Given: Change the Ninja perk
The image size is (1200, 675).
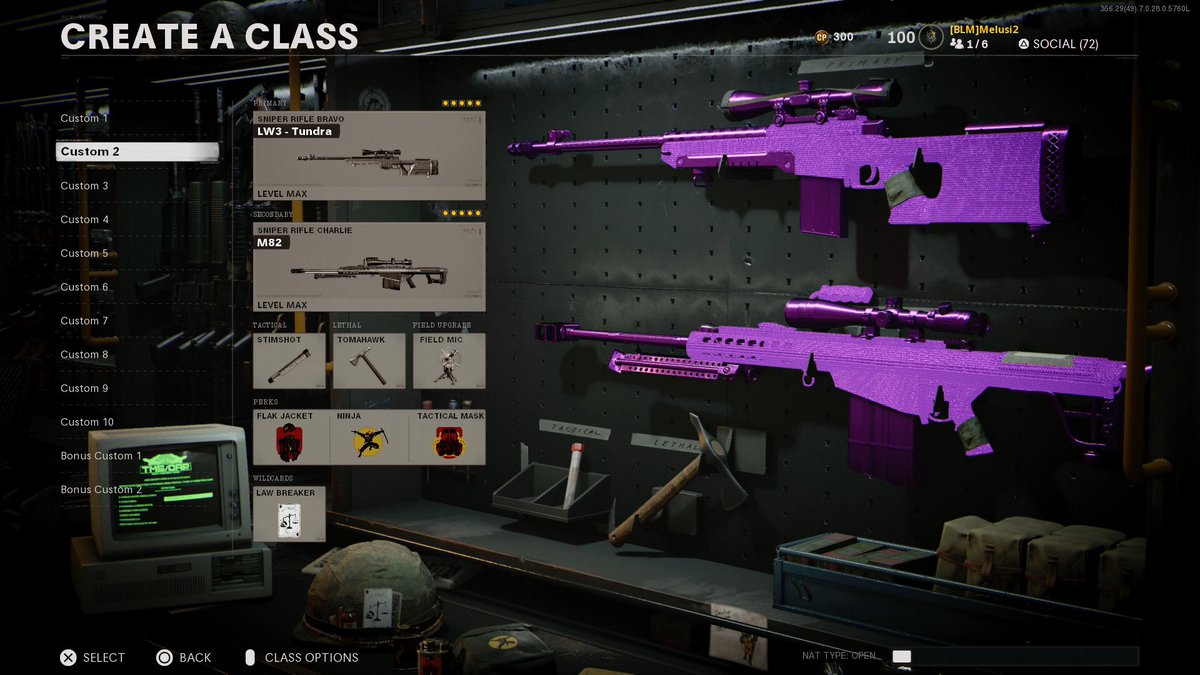Looking at the screenshot, I should [x=369, y=437].
